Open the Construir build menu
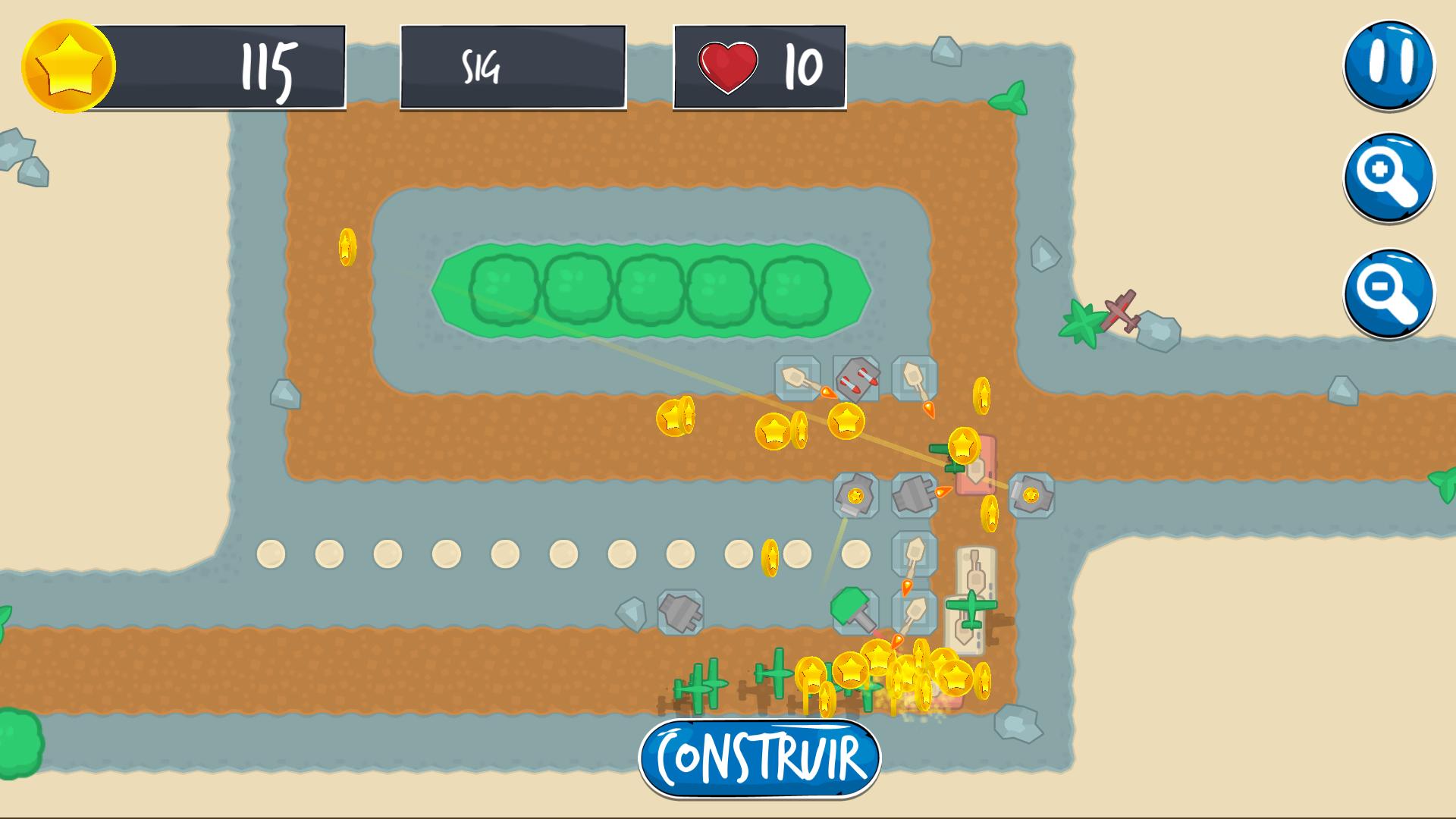 pyautogui.click(x=760, y=758)
